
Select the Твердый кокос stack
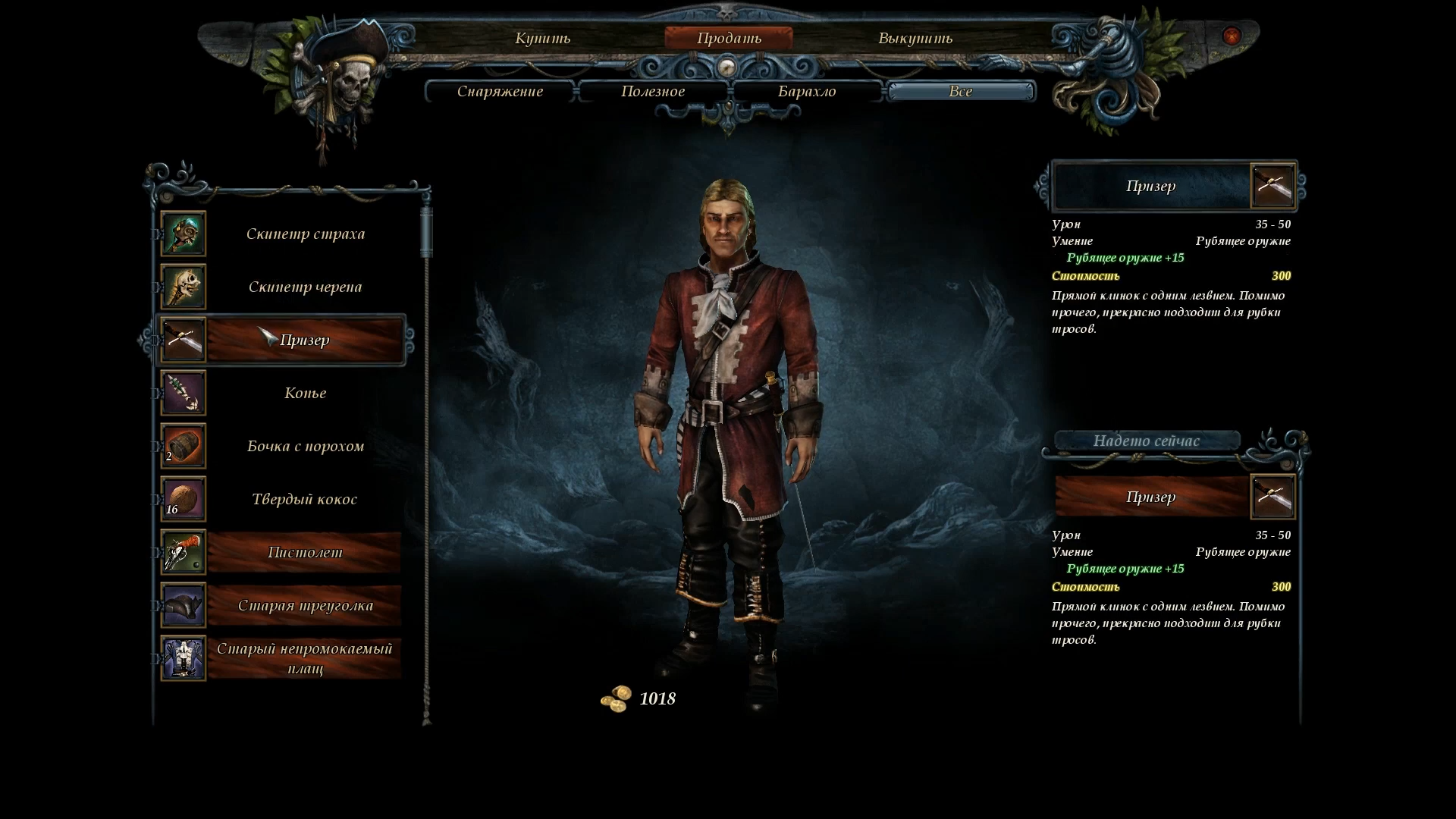pyautogui.click(x=305, y=499)
